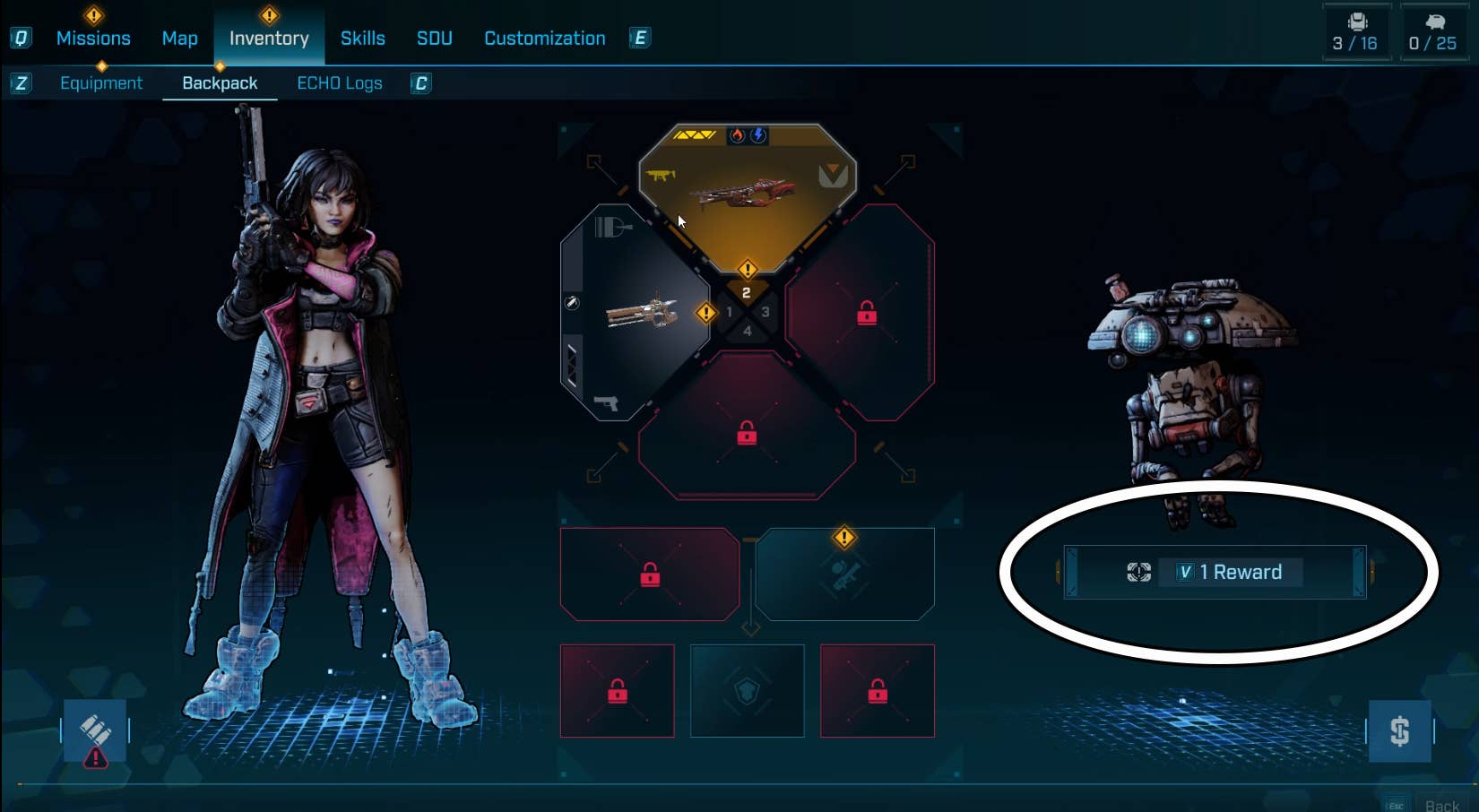Image resolution: width=1479 pixels, height=812 pixels.
Task: Open the Missions tab
Action: (x=93, y=38)
